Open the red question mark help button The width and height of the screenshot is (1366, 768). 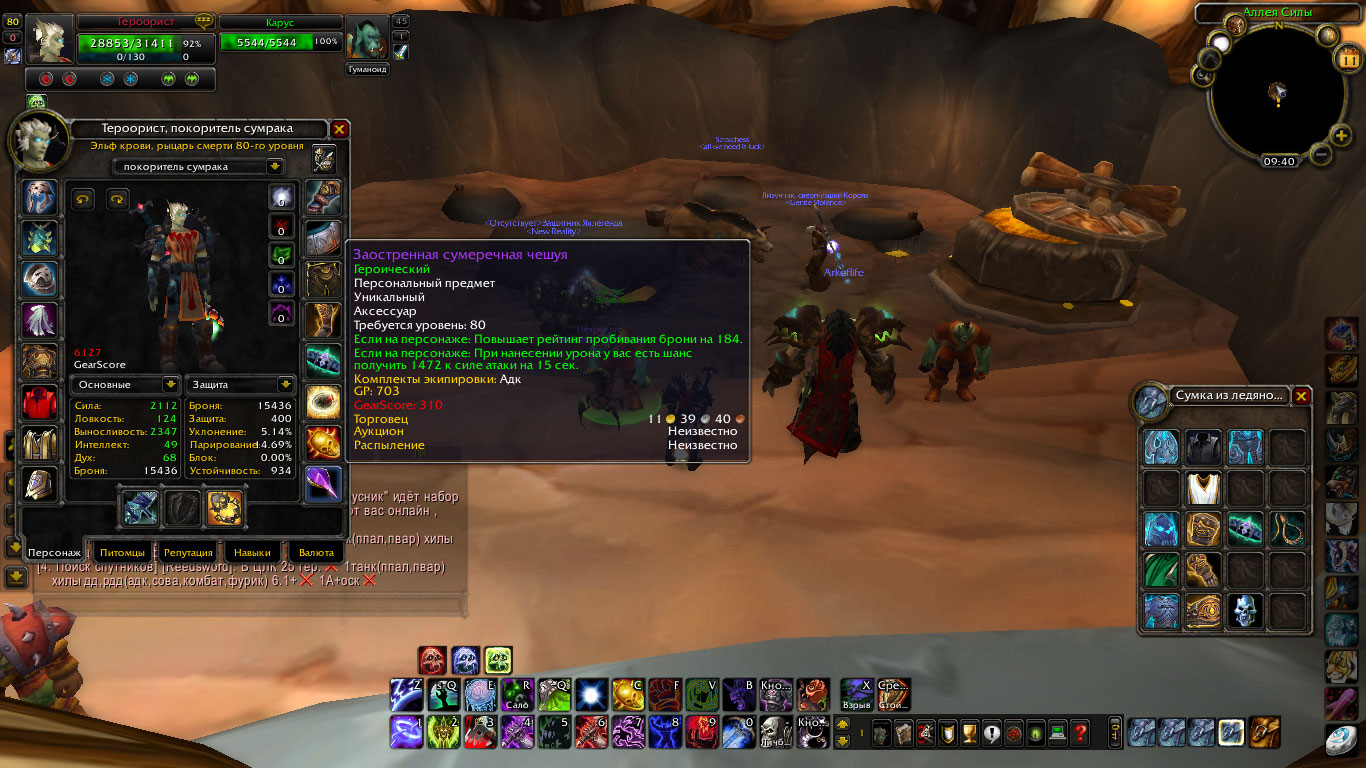coord(1079,733)
